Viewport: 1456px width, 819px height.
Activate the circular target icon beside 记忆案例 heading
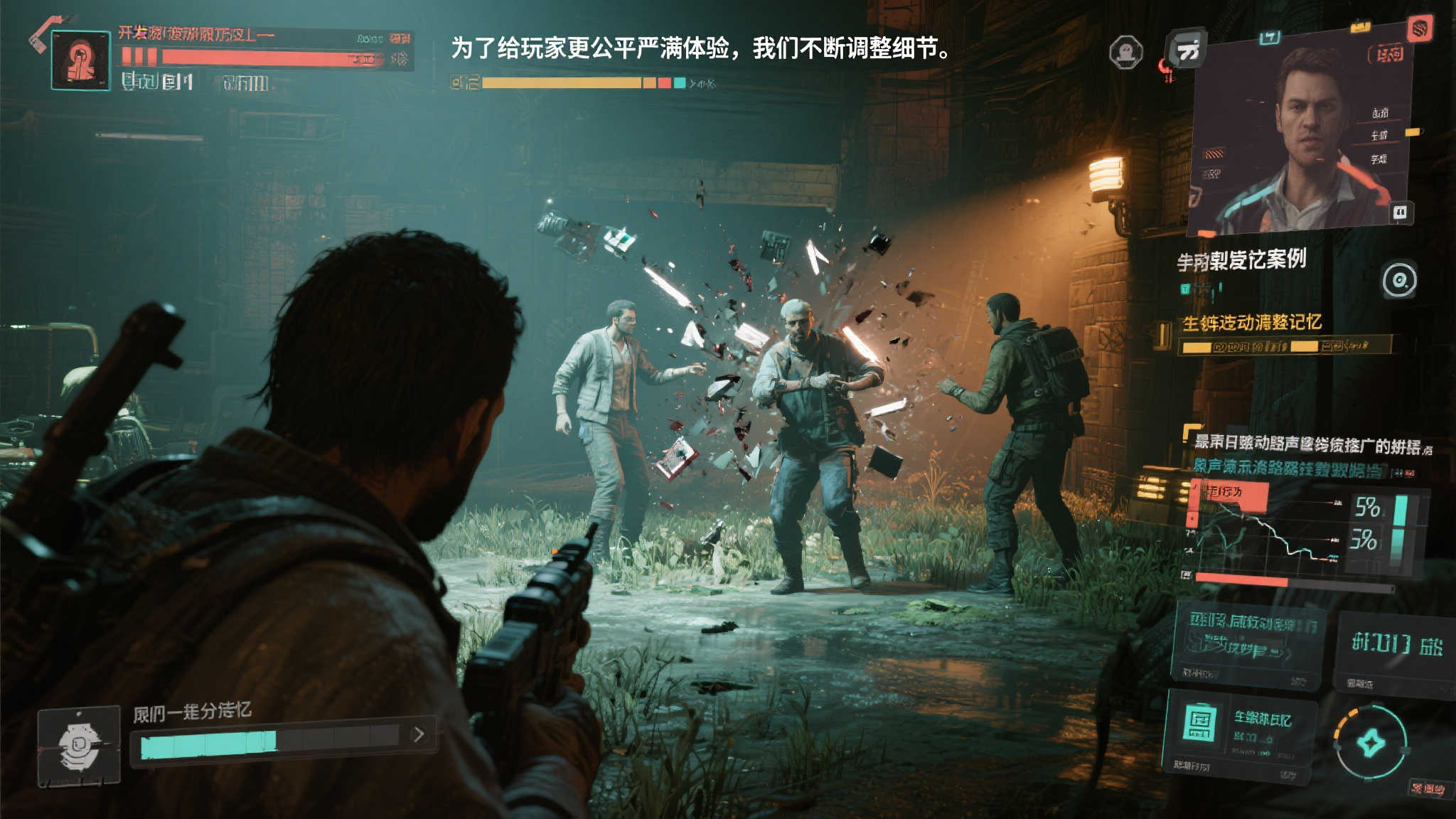pos(1398,281)
